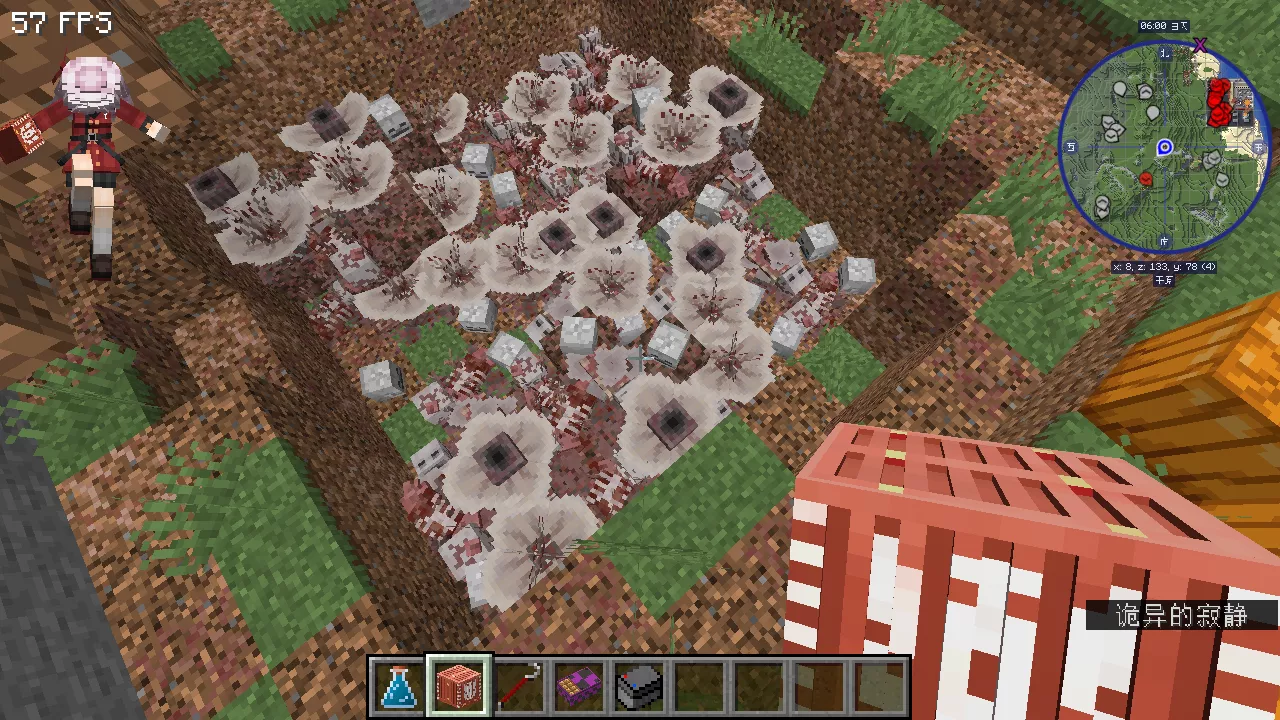This screenshot has width=1280, height=720.
Task: Click the purple X waypoint on minimap
Action: click(1200, 45)
